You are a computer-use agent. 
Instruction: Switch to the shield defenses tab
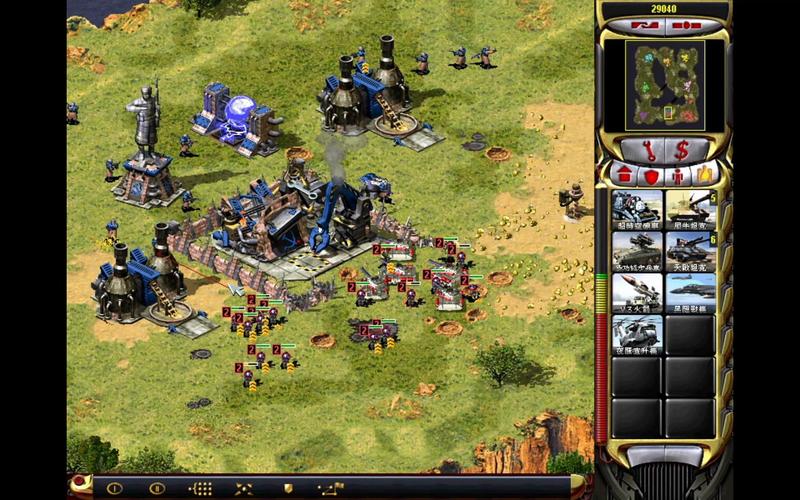[649, 175]
